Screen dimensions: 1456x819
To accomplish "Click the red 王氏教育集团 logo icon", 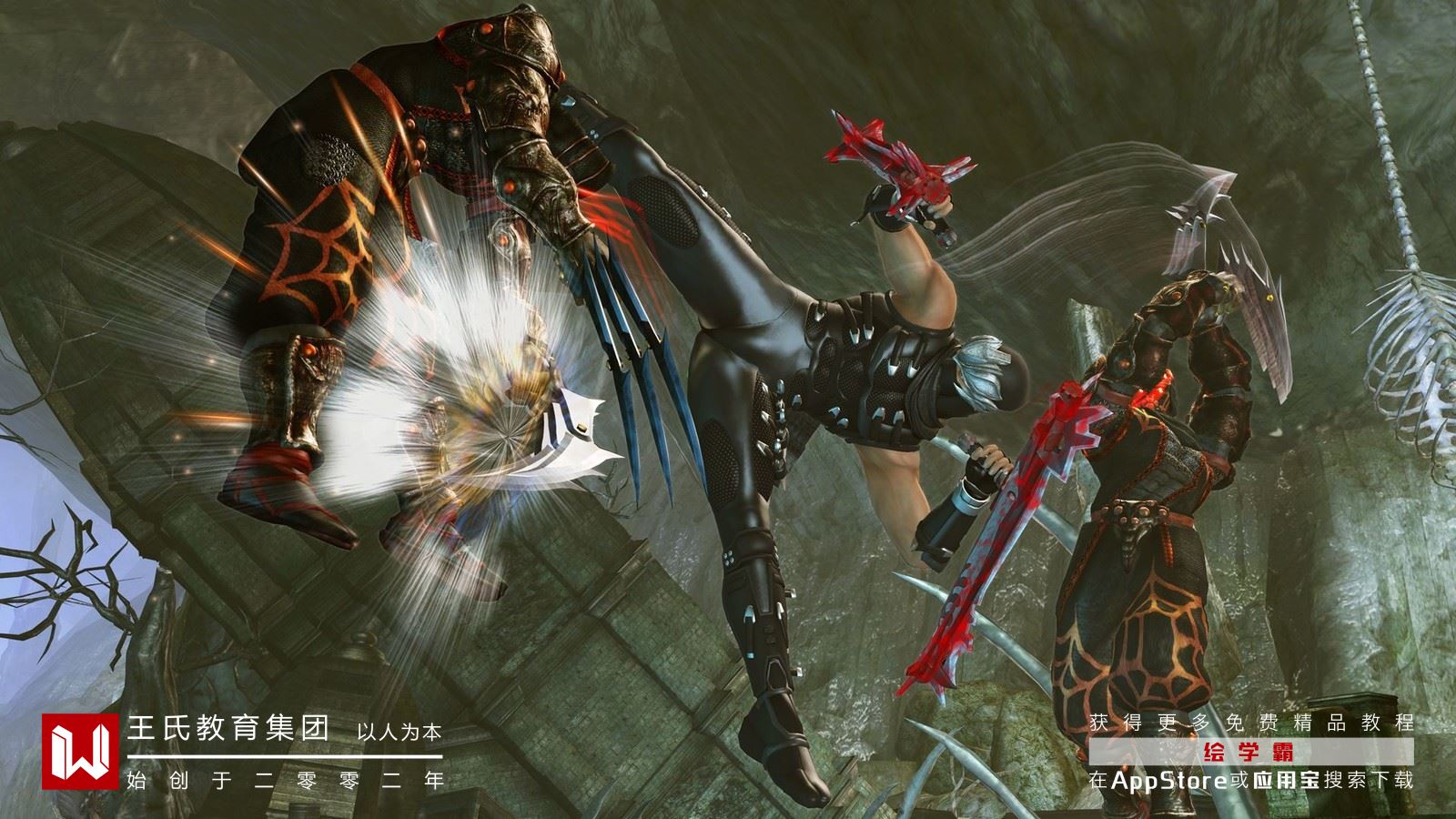I will pyautogui.click(x=81, y=752).
